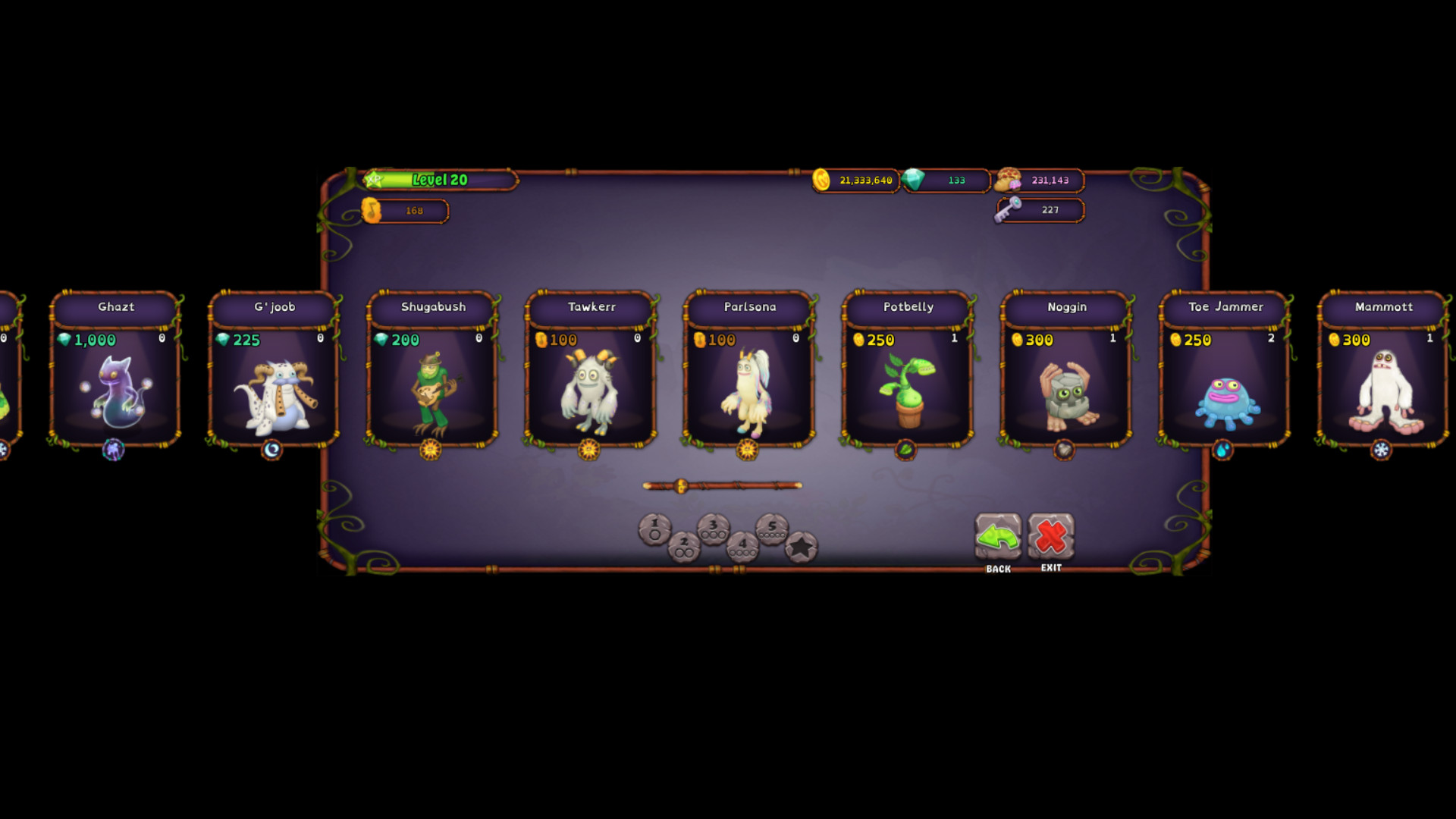
Task: Click the water drop badge under Toe Jammer
Action: pos(1224,450)
